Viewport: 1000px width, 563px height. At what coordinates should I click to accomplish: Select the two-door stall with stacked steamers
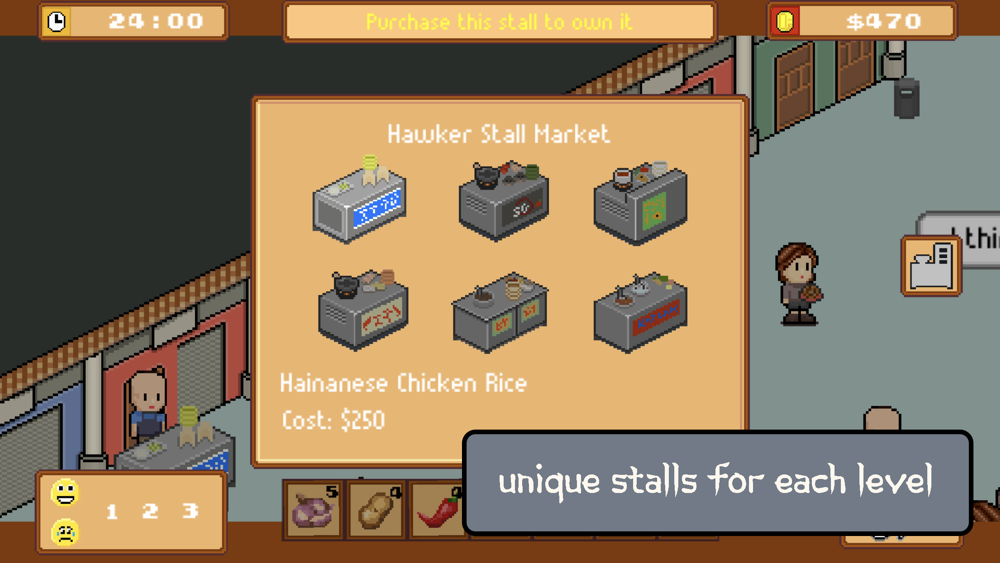click(500, 312)
